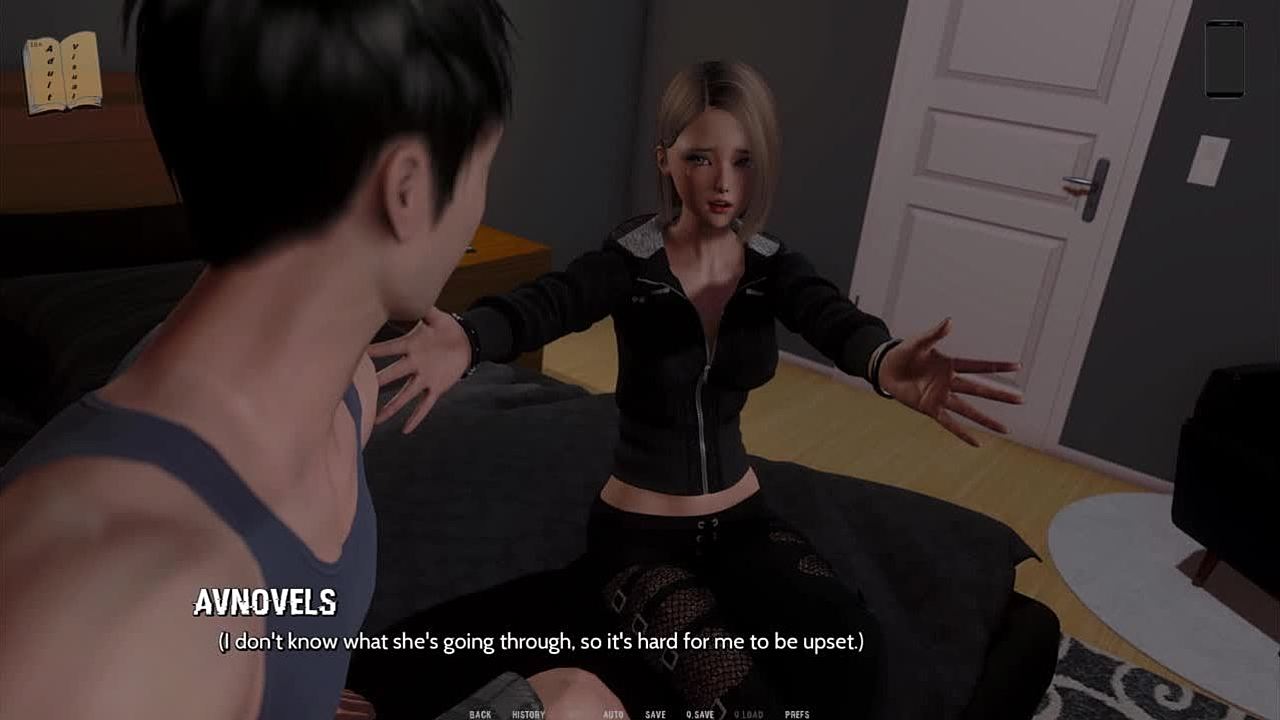Open the Prefs settings menu

797,714
